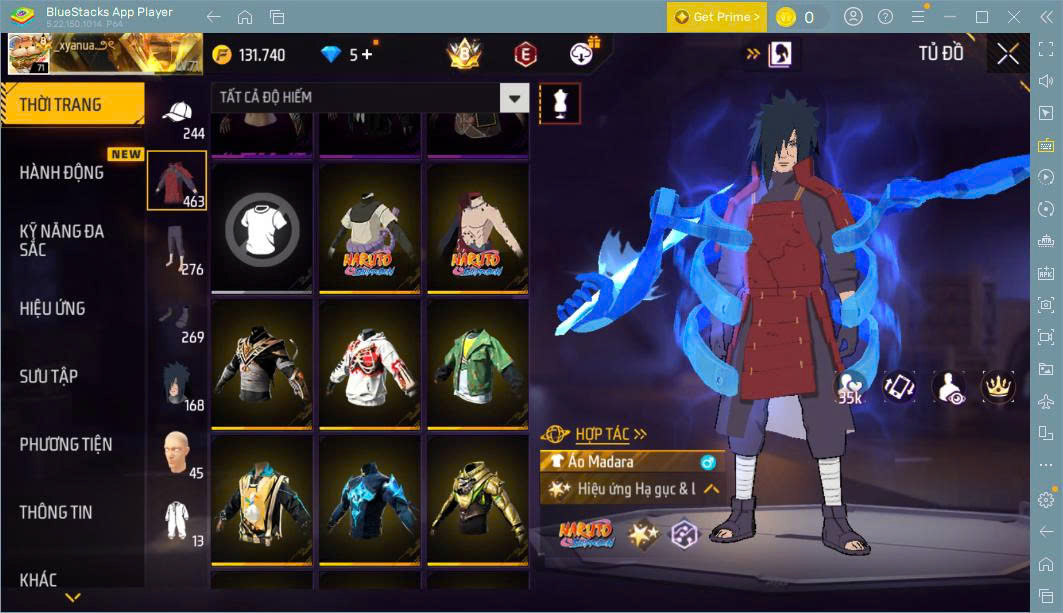
Task: Close the TỦ ĐỒ wardrobe screen
Action: pos(1008,54)
